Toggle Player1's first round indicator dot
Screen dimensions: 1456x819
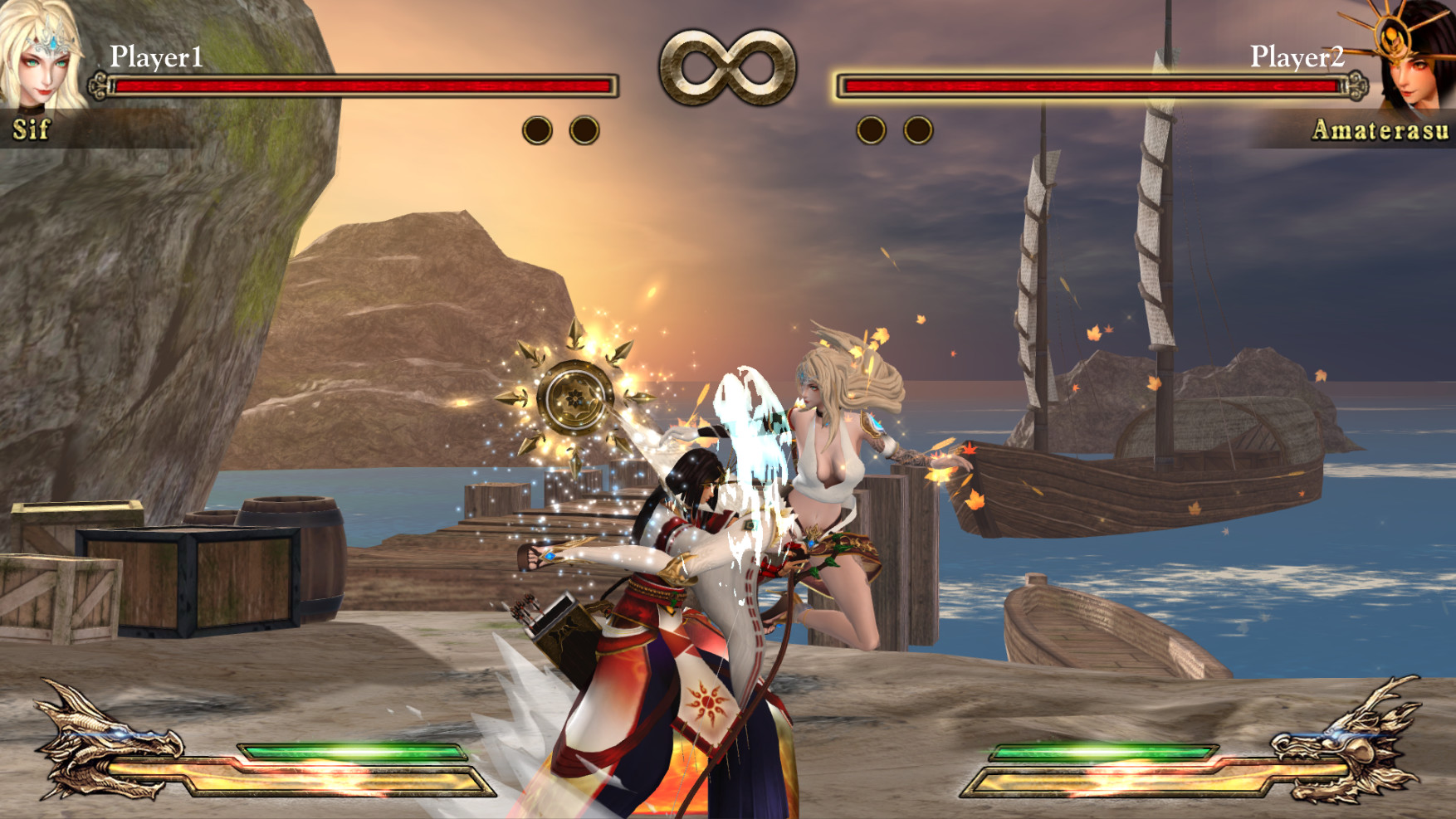(537, 128)
